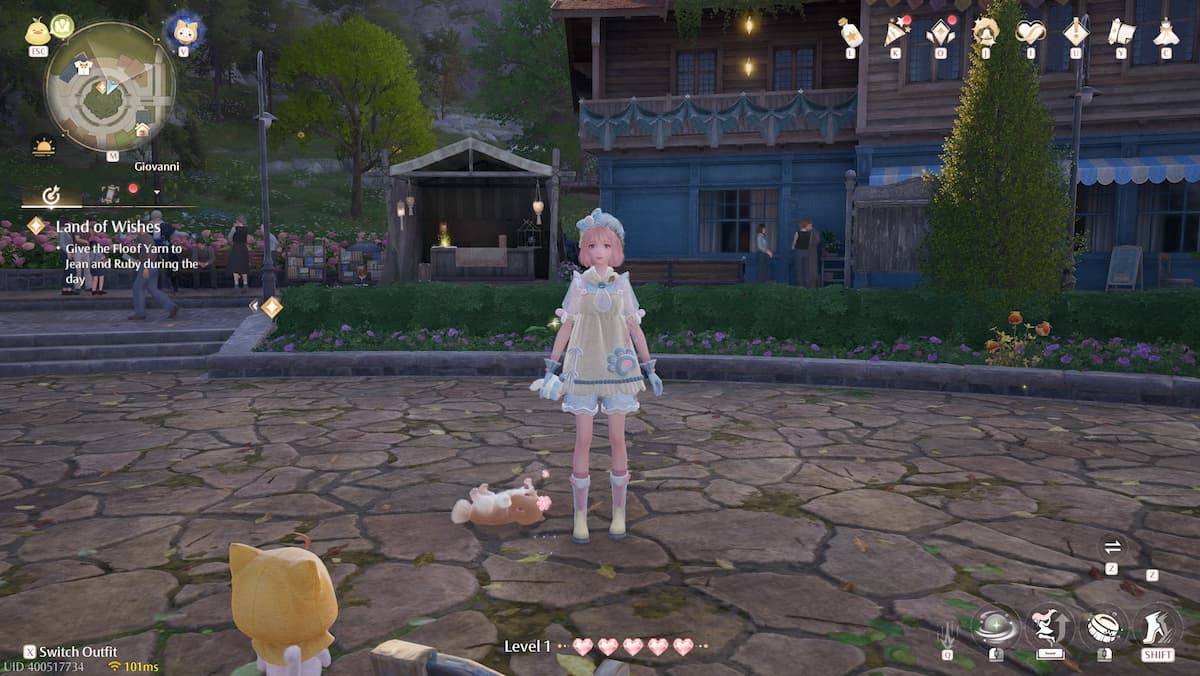The height and width of the screenshot is (676, 1200).
Task: Open the circular minimap
Action: click(x=109, y=86)
